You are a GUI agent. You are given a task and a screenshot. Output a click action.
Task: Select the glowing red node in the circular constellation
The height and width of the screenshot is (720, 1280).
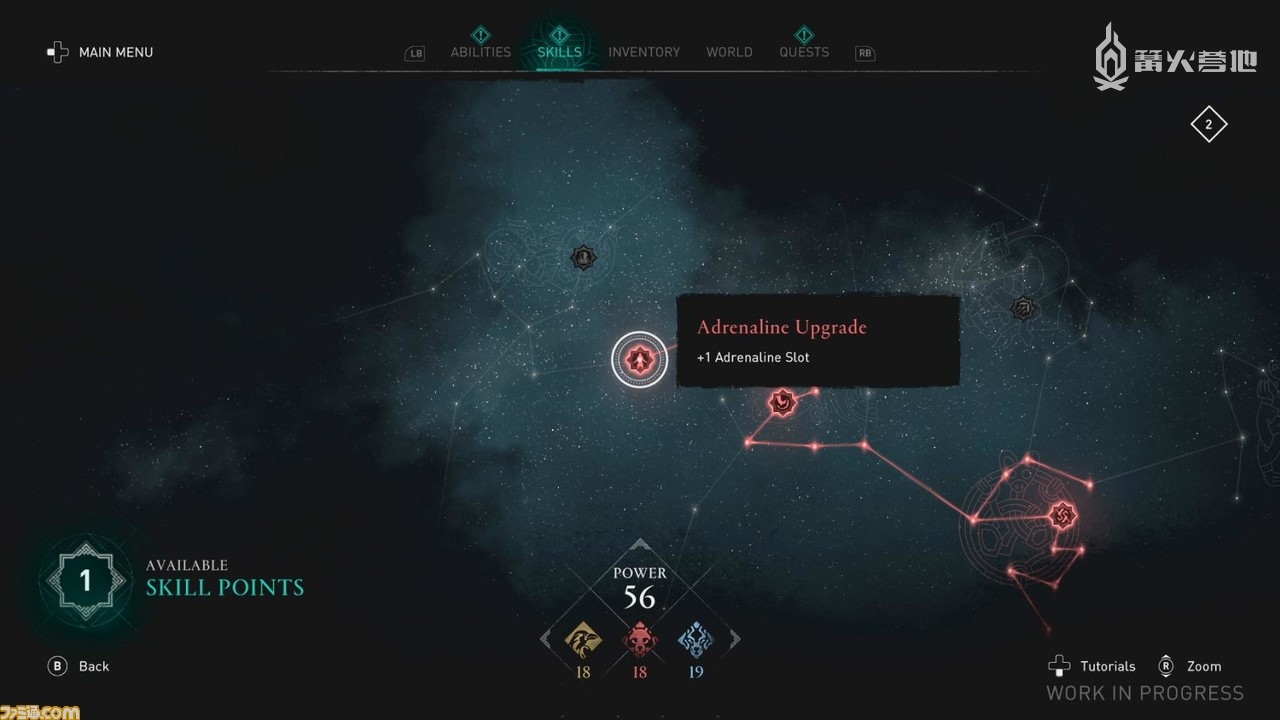pyautogui.click(x=1061, y=515)
